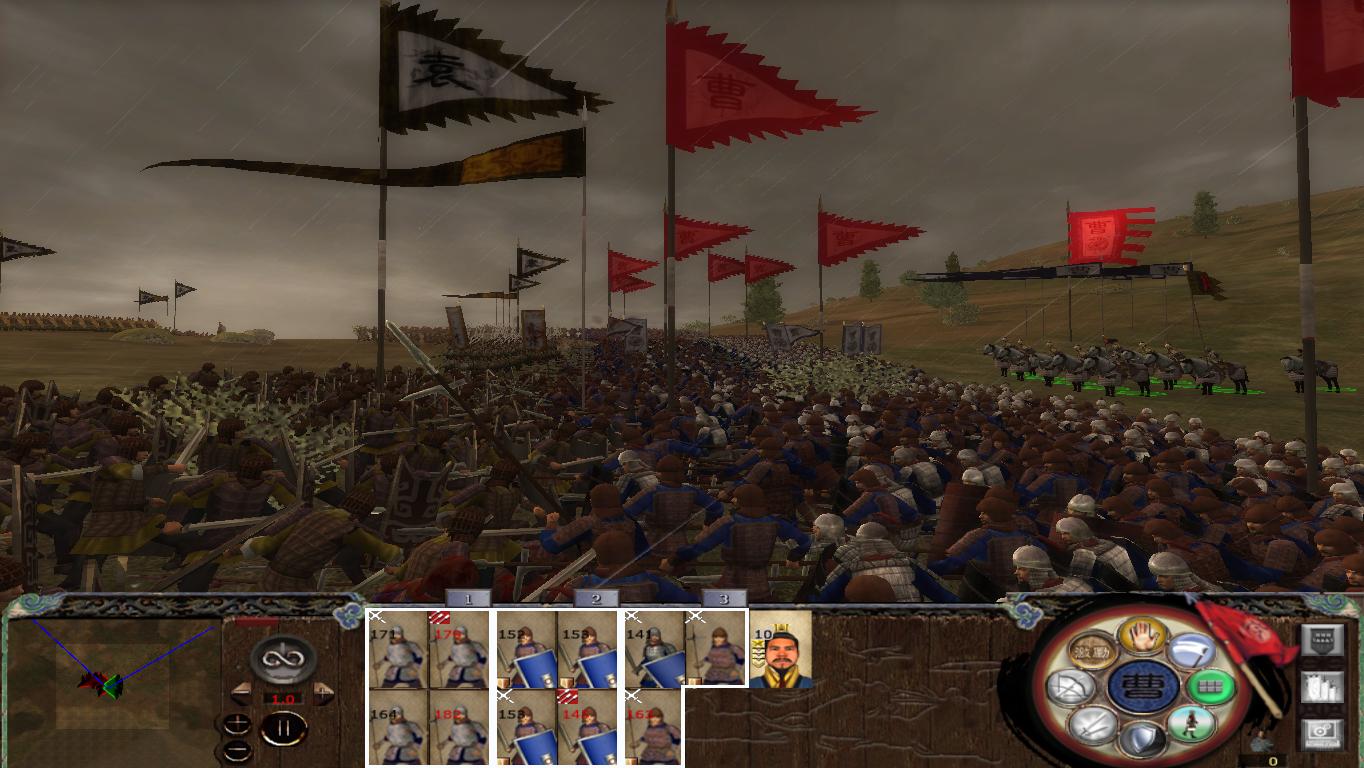Toggle run mode with the running figure icon

pyautogui.click(x=1193, y=724)
